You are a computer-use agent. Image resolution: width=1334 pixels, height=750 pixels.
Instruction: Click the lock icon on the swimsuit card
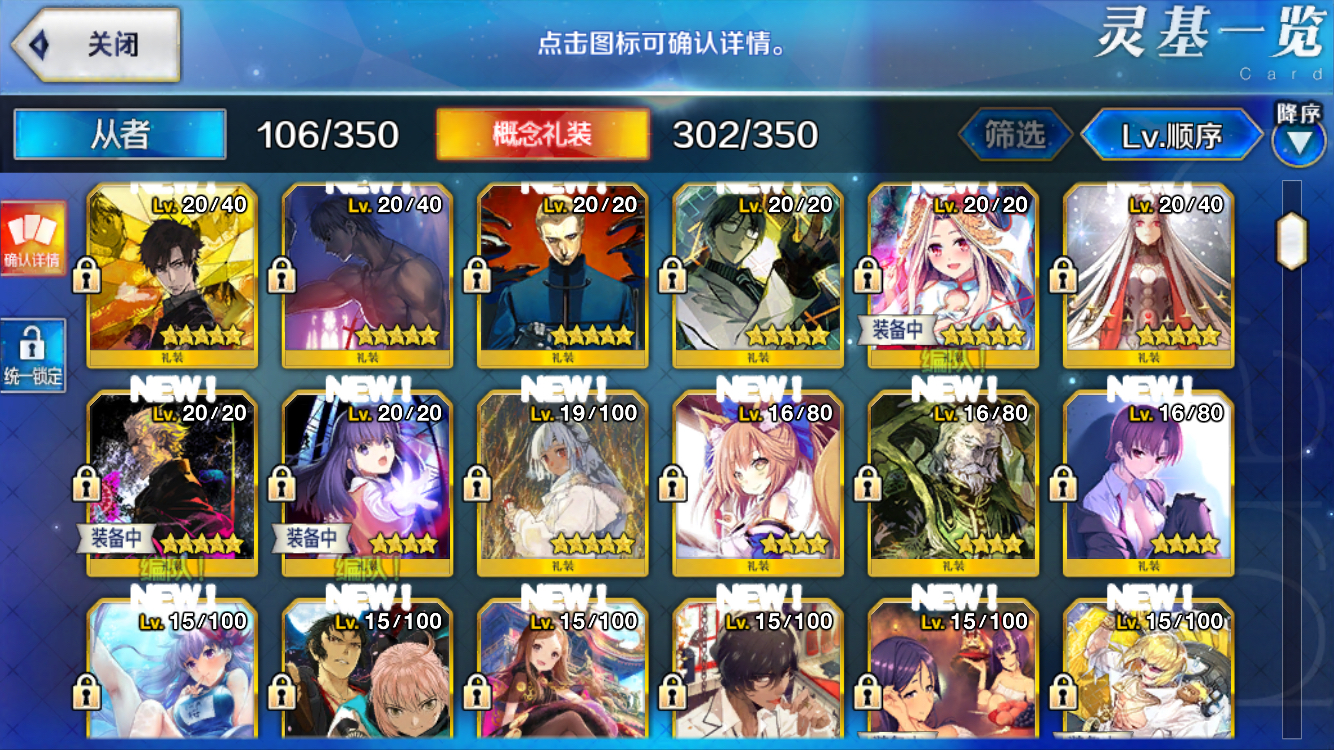(x=86, y=690)
